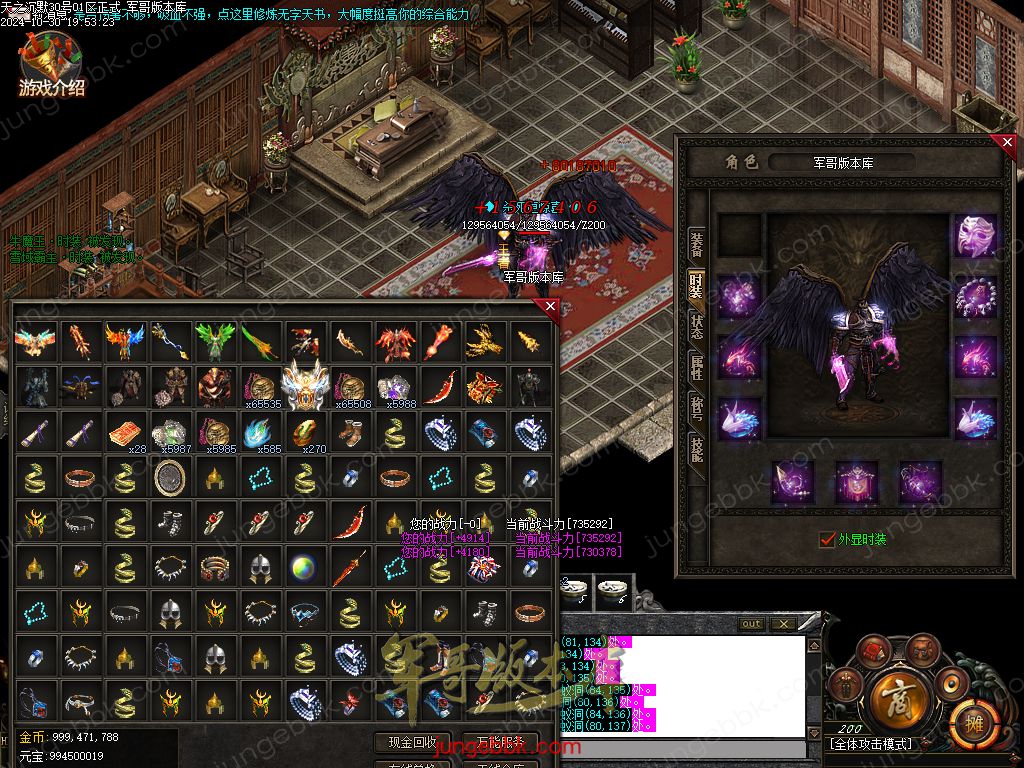The image size is (1024, 768).
Task: Select the brown leather boots item
Action: [x=351, y=433]
